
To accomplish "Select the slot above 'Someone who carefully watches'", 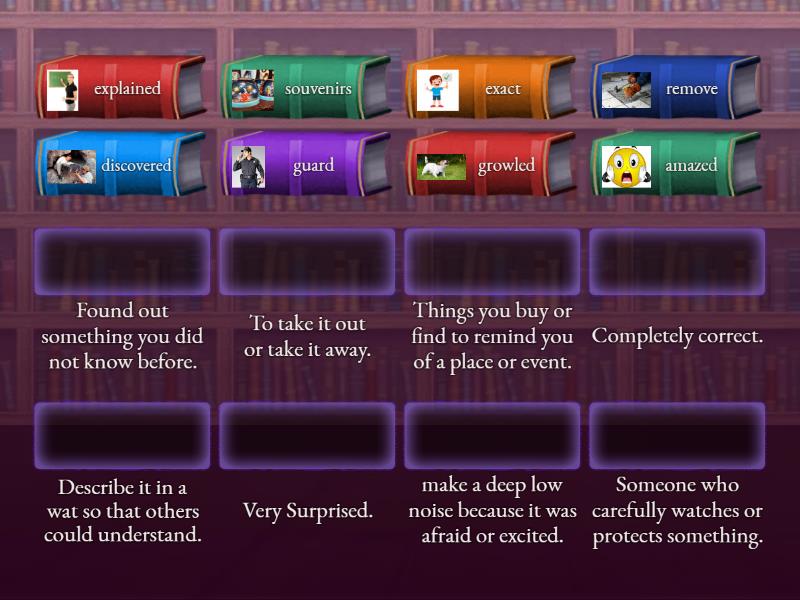I will click(677, 436).
